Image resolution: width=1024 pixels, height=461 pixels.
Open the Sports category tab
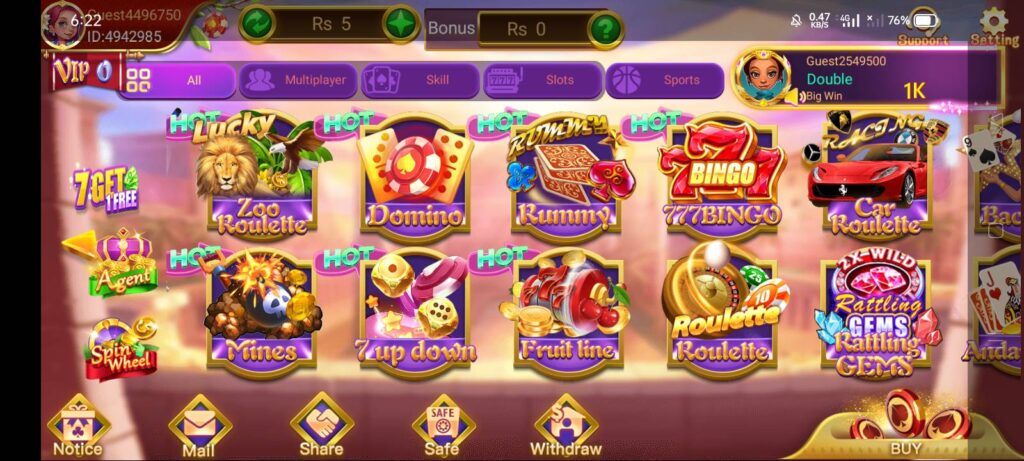tap(664, 80)
